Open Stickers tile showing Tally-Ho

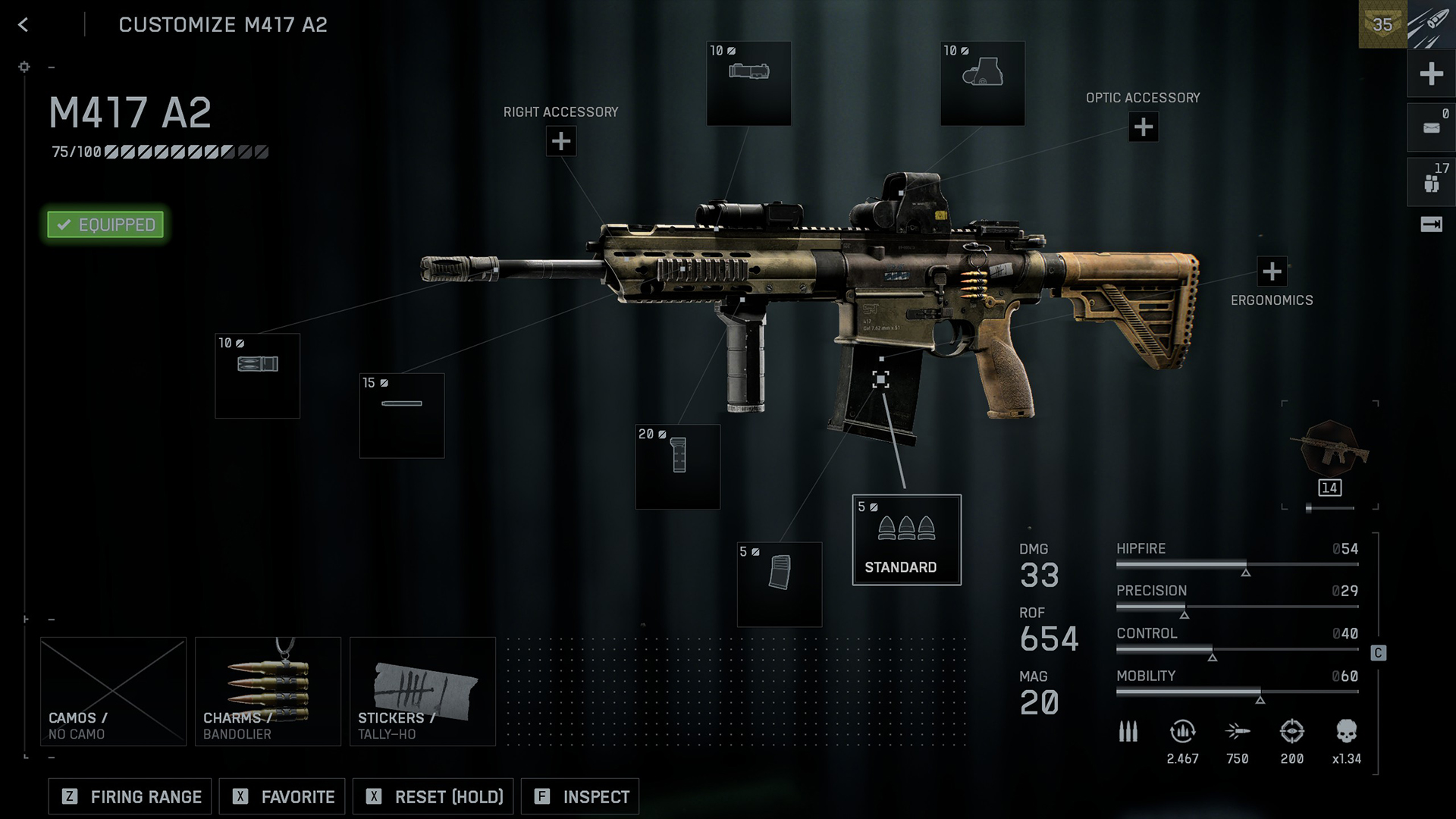(422, 691)
